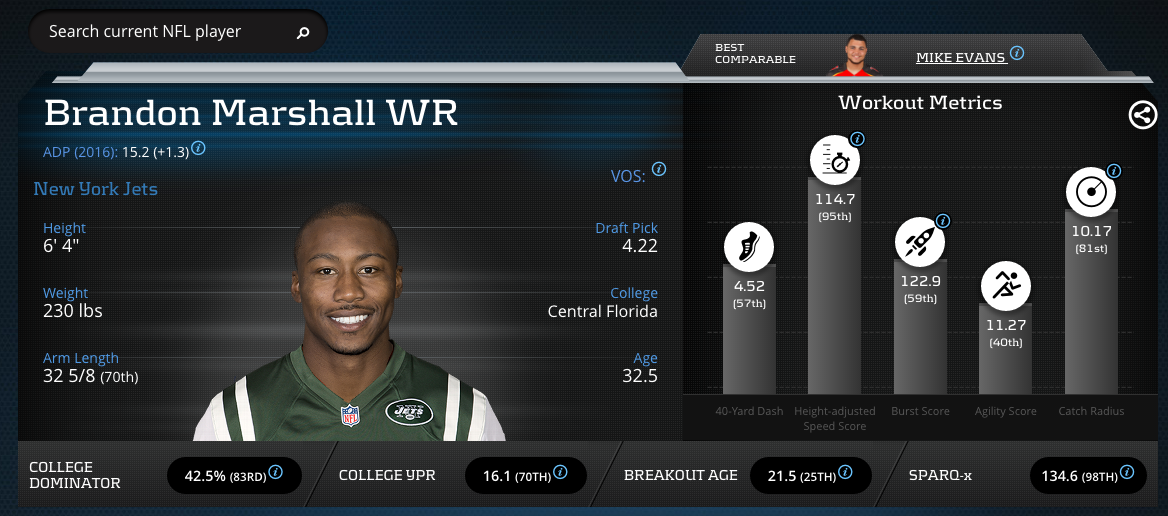
Task: Click the Height-adjusted Speed Score stopwatch icon
Action: coord(834,160)
